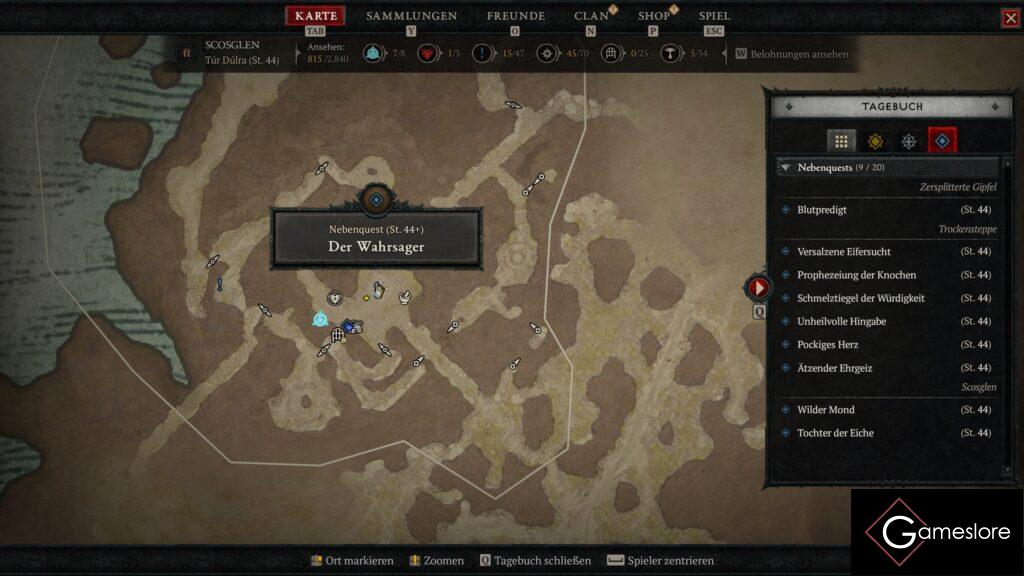Click the cyan waypoint marker on the map
Viewport: 1024px width, 576px height.
(320, 319)
